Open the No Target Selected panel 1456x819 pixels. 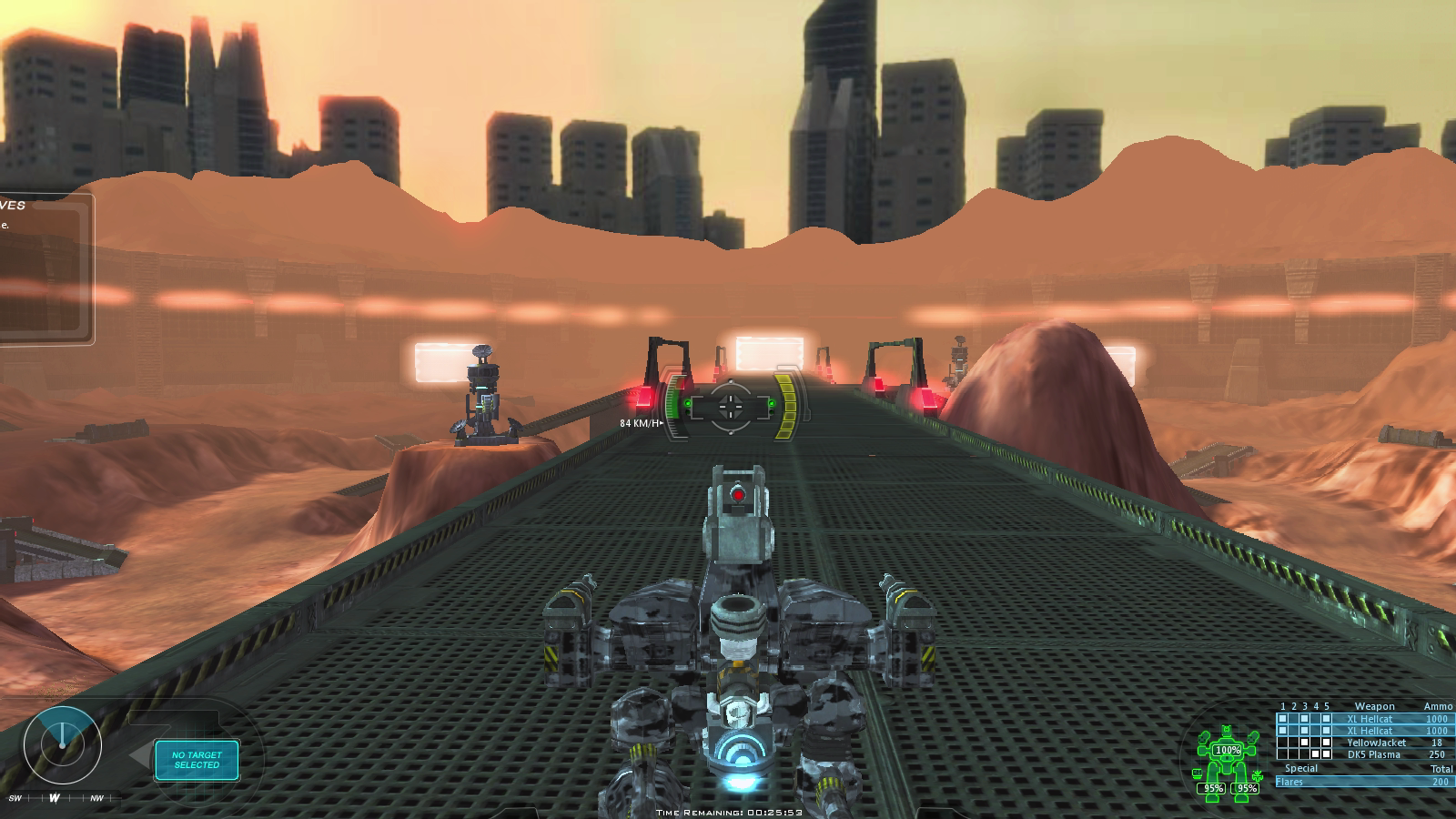[x=197, y=760]
